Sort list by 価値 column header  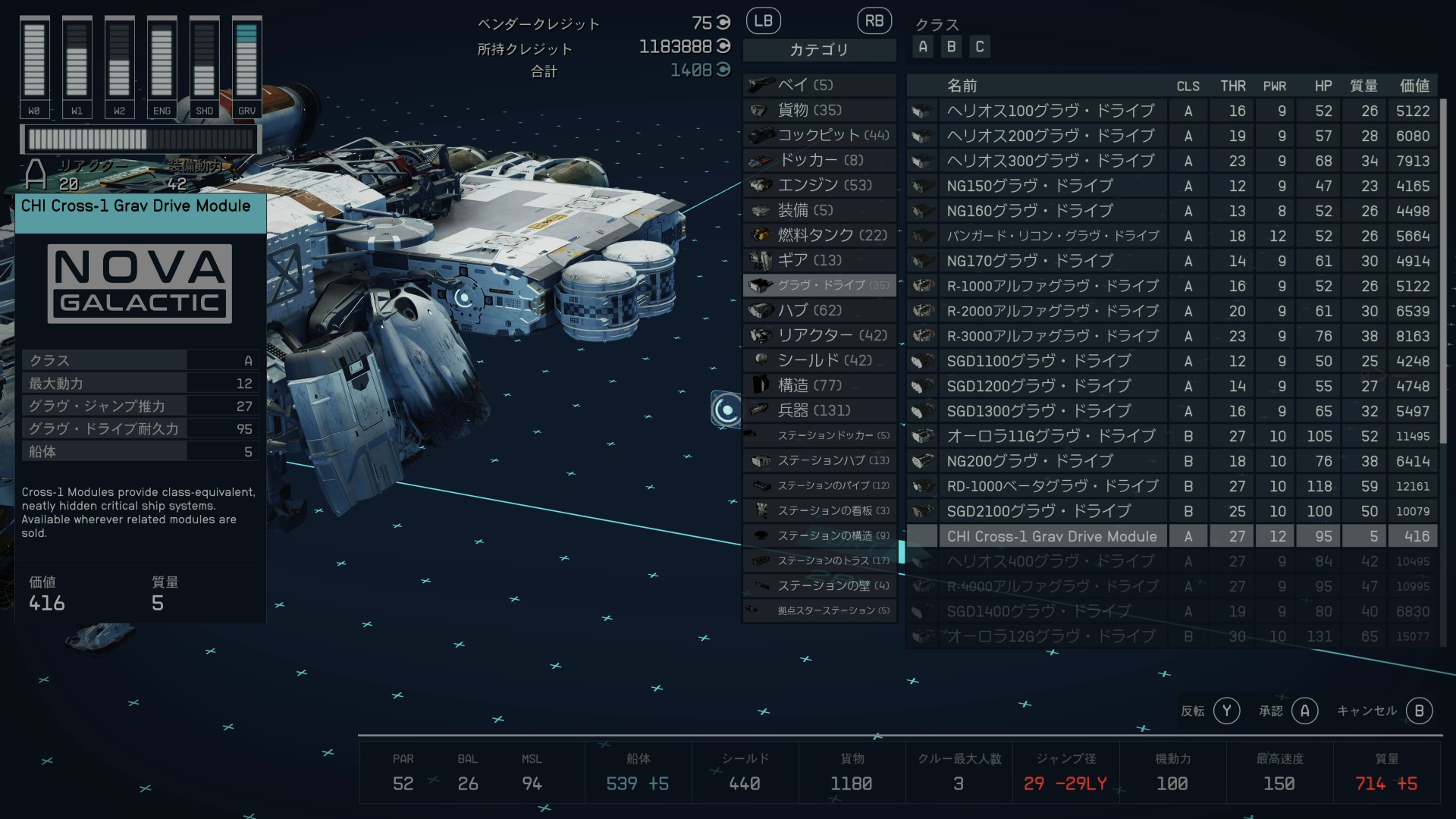point(1414,86)
